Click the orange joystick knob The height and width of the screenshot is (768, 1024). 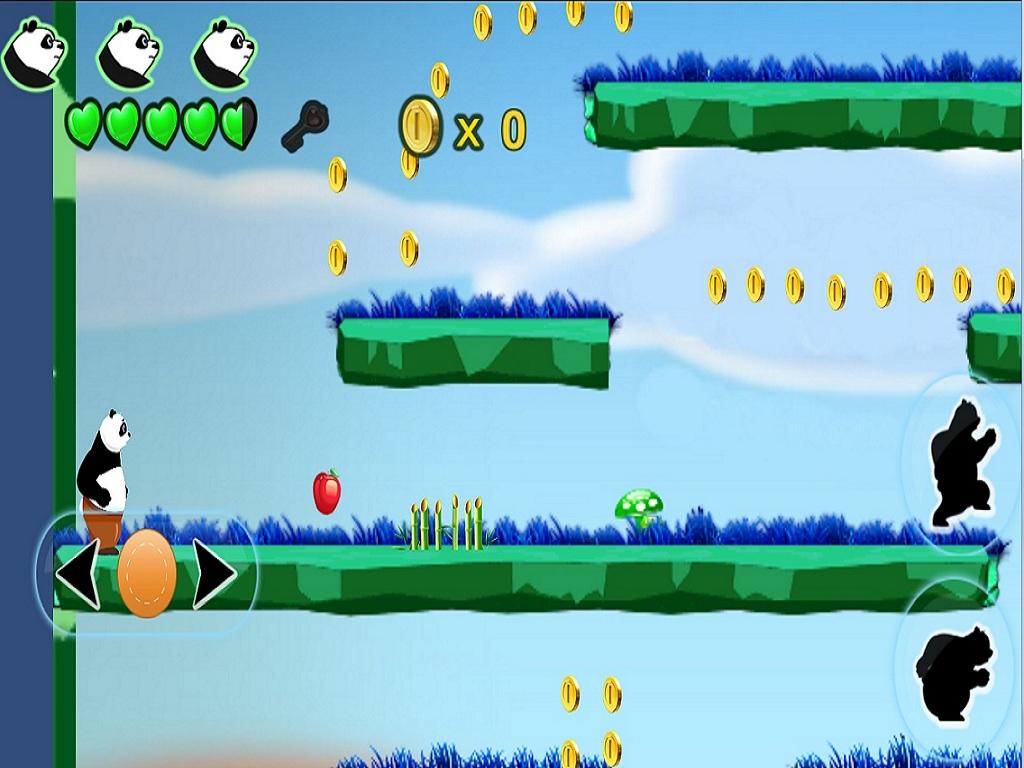coord(146,573)
